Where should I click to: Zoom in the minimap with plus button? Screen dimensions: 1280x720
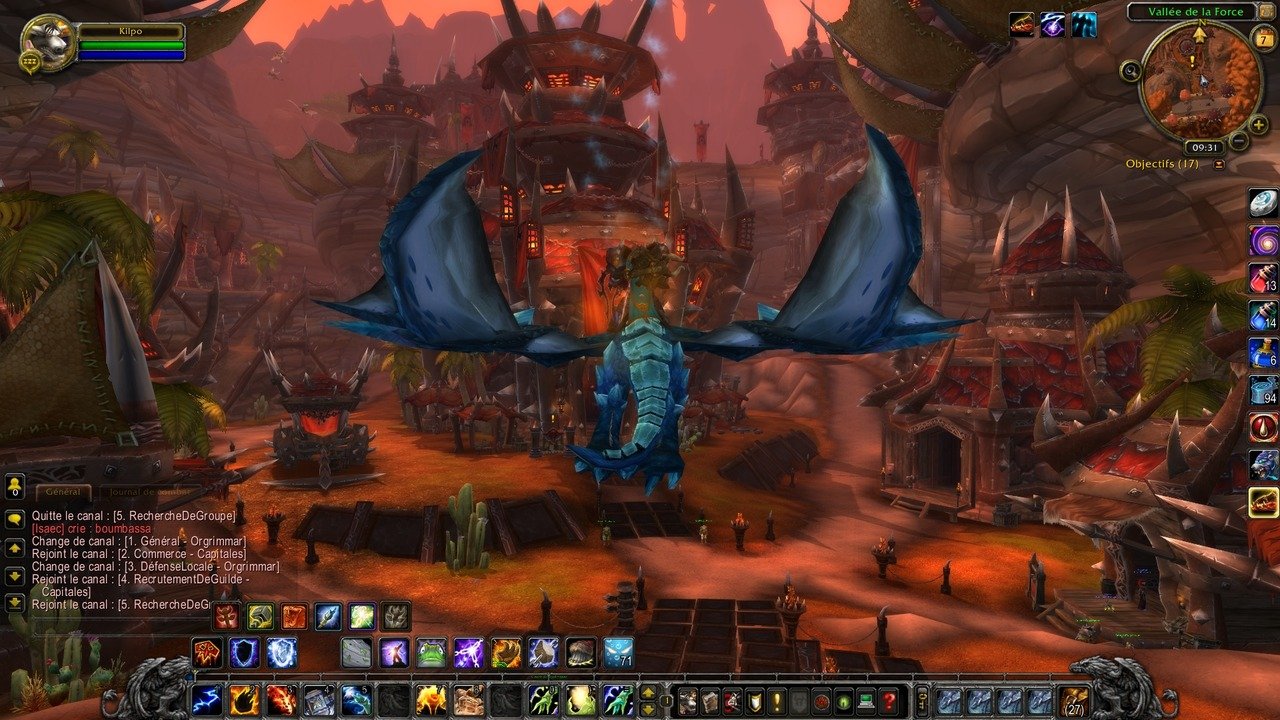click(x=1258, y=126)
